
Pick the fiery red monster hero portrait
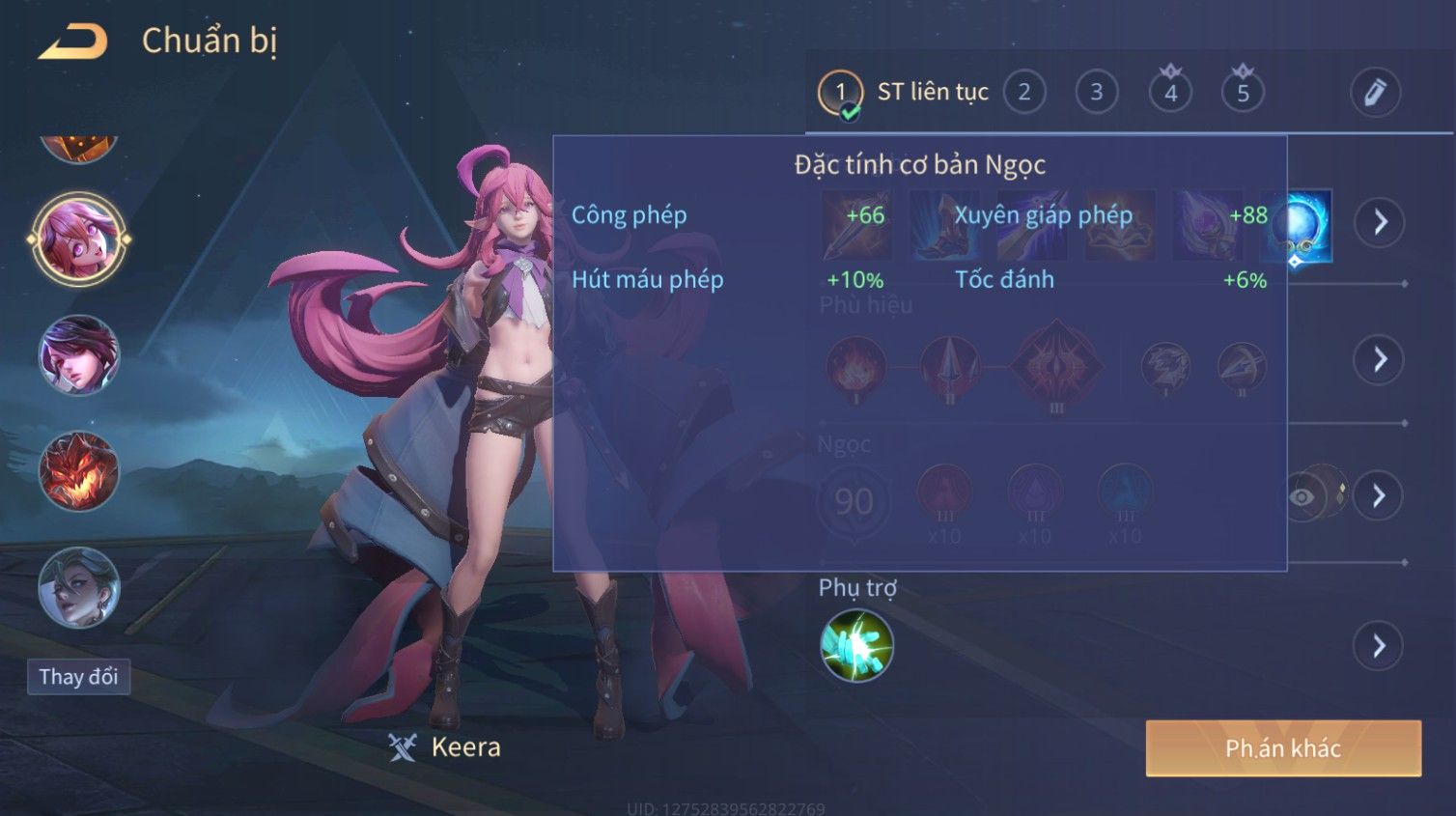coord(78,471)
